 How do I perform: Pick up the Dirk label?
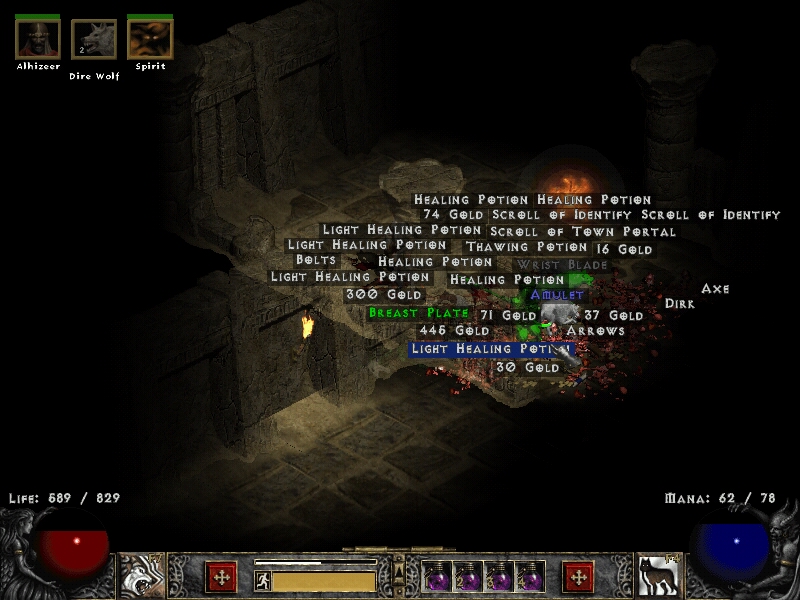pyautogui.click(x=679, y=303)
